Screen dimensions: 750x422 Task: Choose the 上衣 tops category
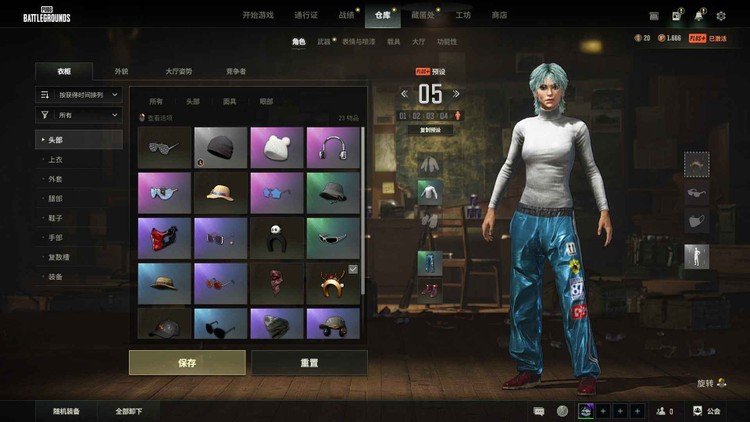[x=58, y=159]
